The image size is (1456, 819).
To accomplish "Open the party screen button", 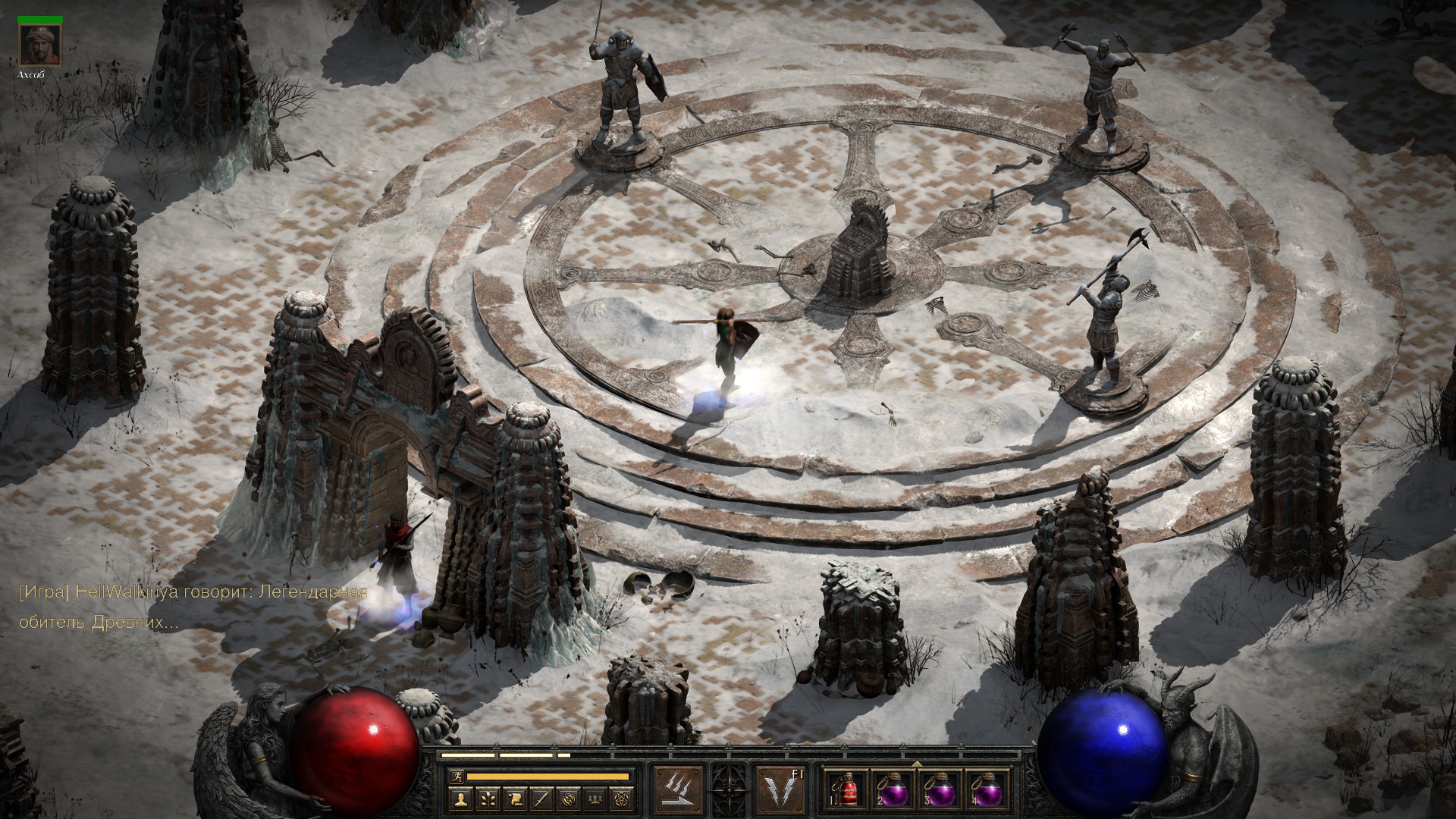I will pyautogui.click(x=595, y=798).
